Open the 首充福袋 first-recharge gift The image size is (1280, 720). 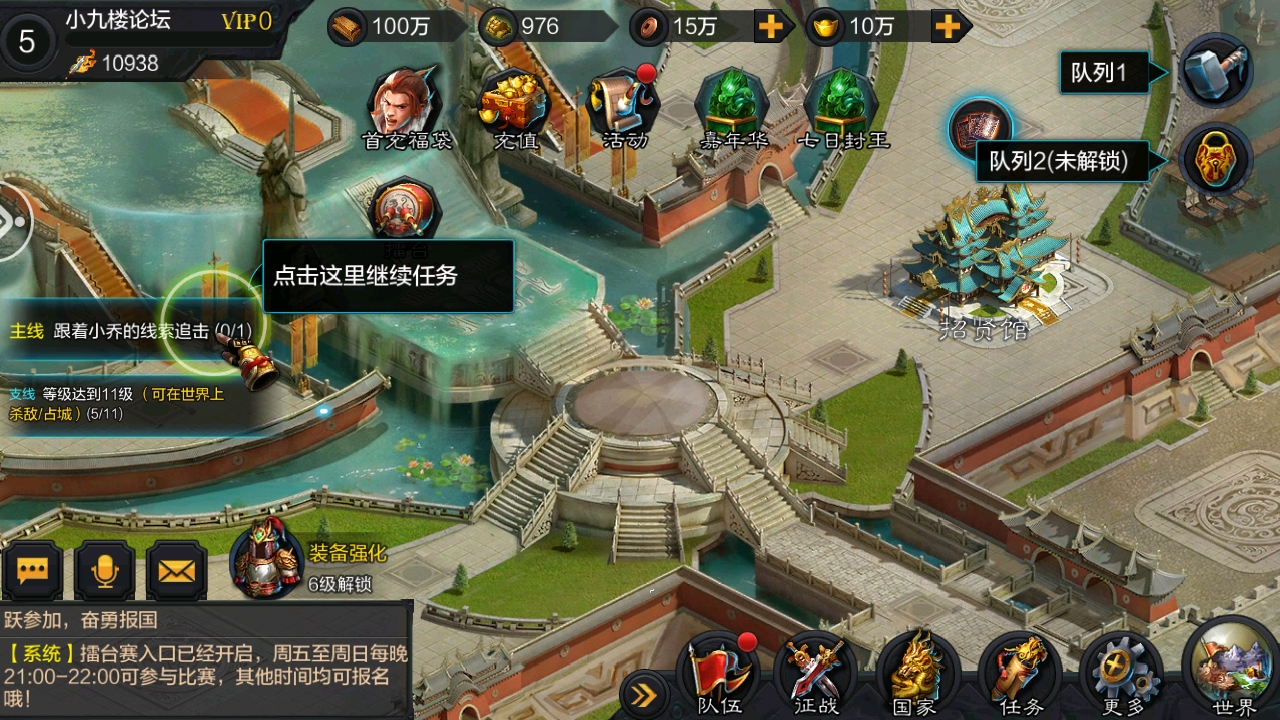point(405,103)
